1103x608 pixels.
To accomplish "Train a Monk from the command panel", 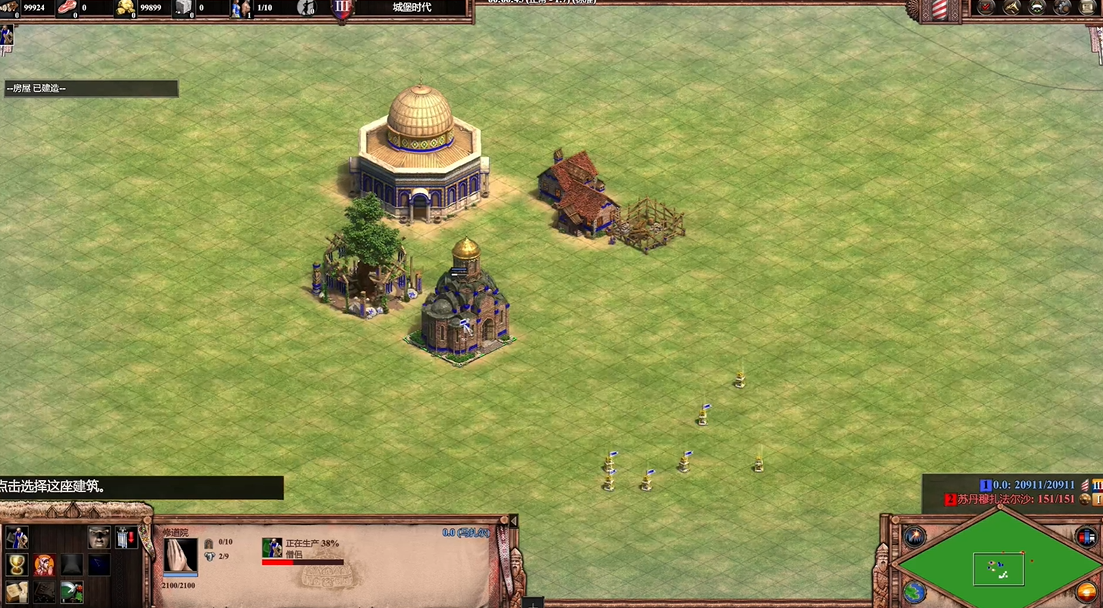I will [17, 538].
